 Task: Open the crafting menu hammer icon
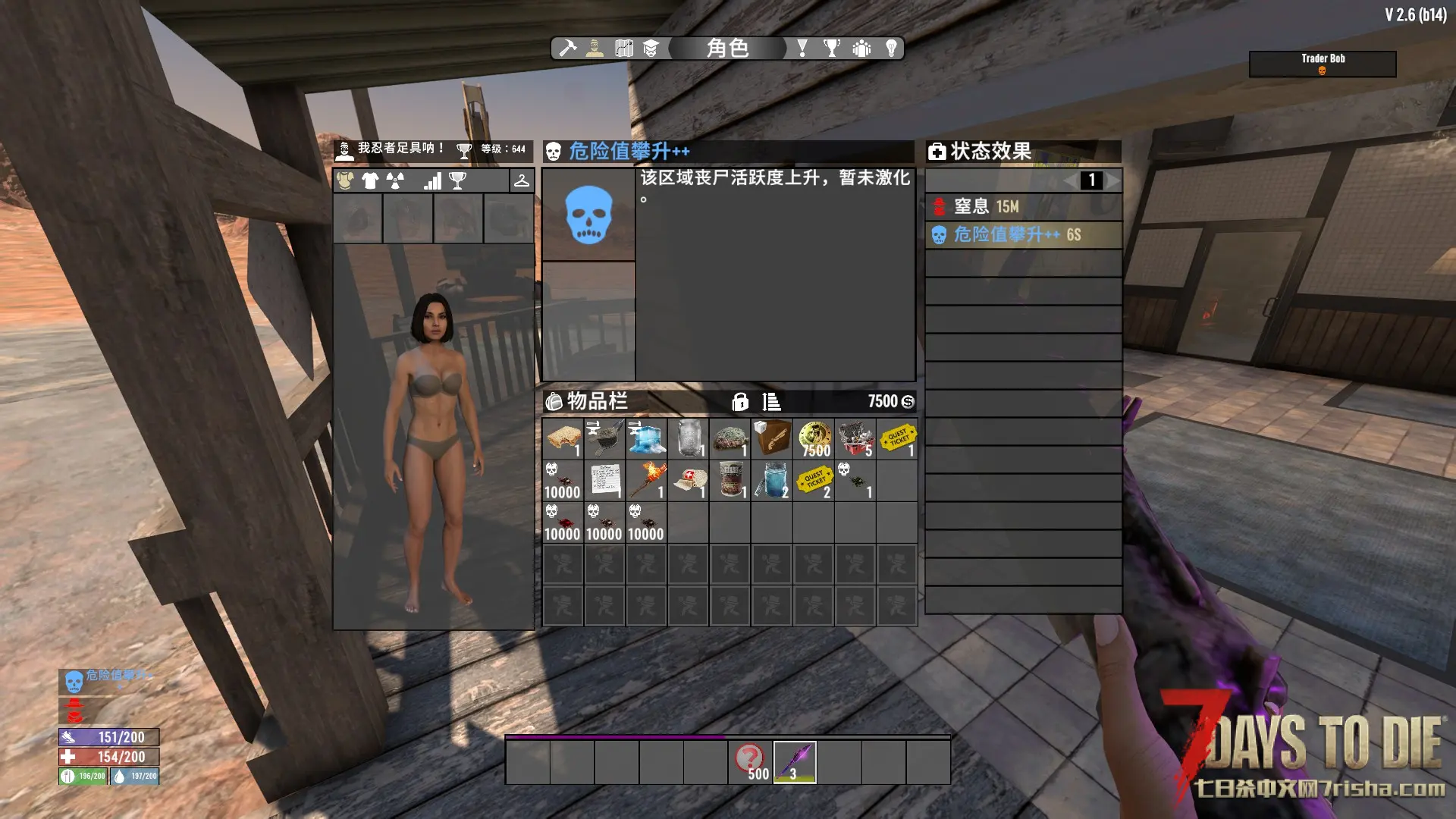click(x=567, y=49)
